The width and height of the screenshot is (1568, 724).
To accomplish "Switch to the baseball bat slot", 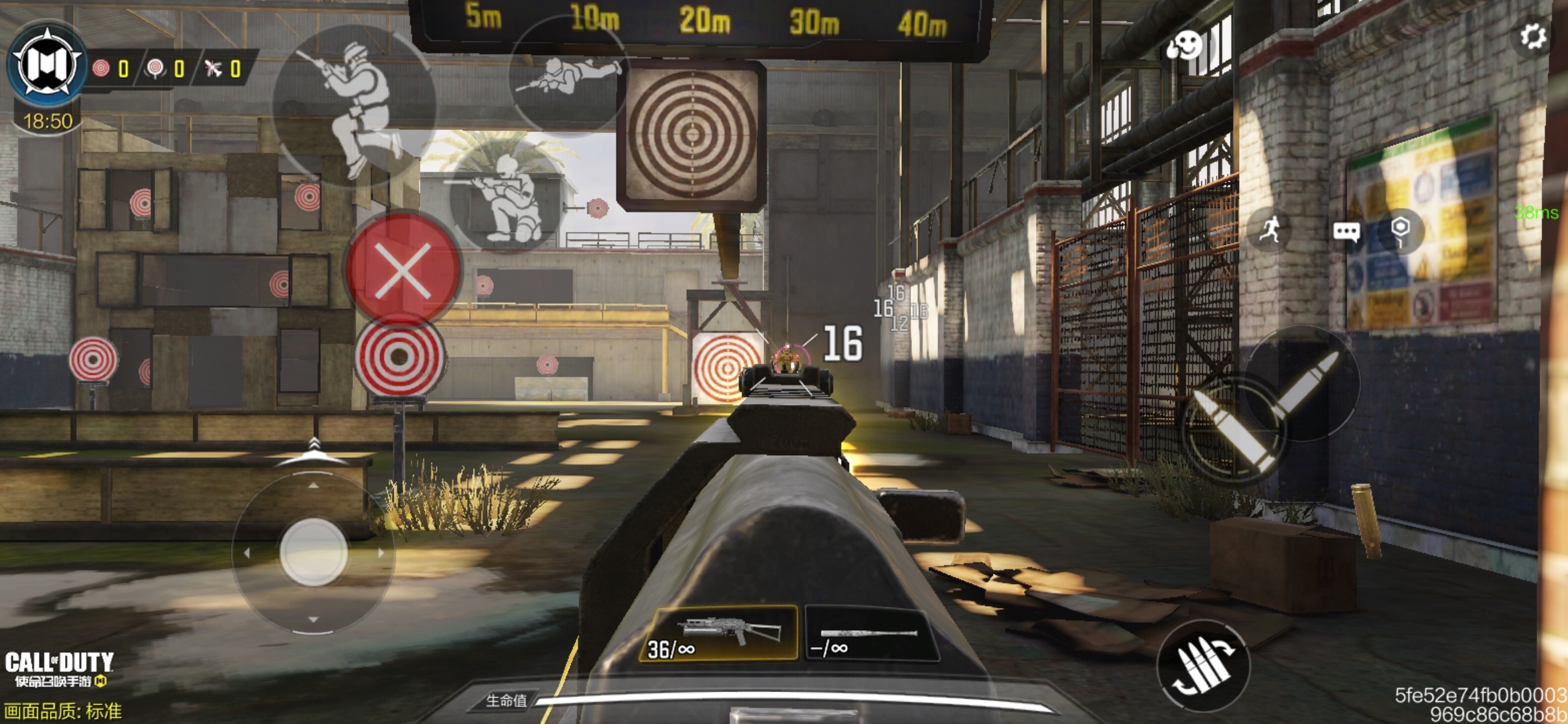I will click(869, 633).
